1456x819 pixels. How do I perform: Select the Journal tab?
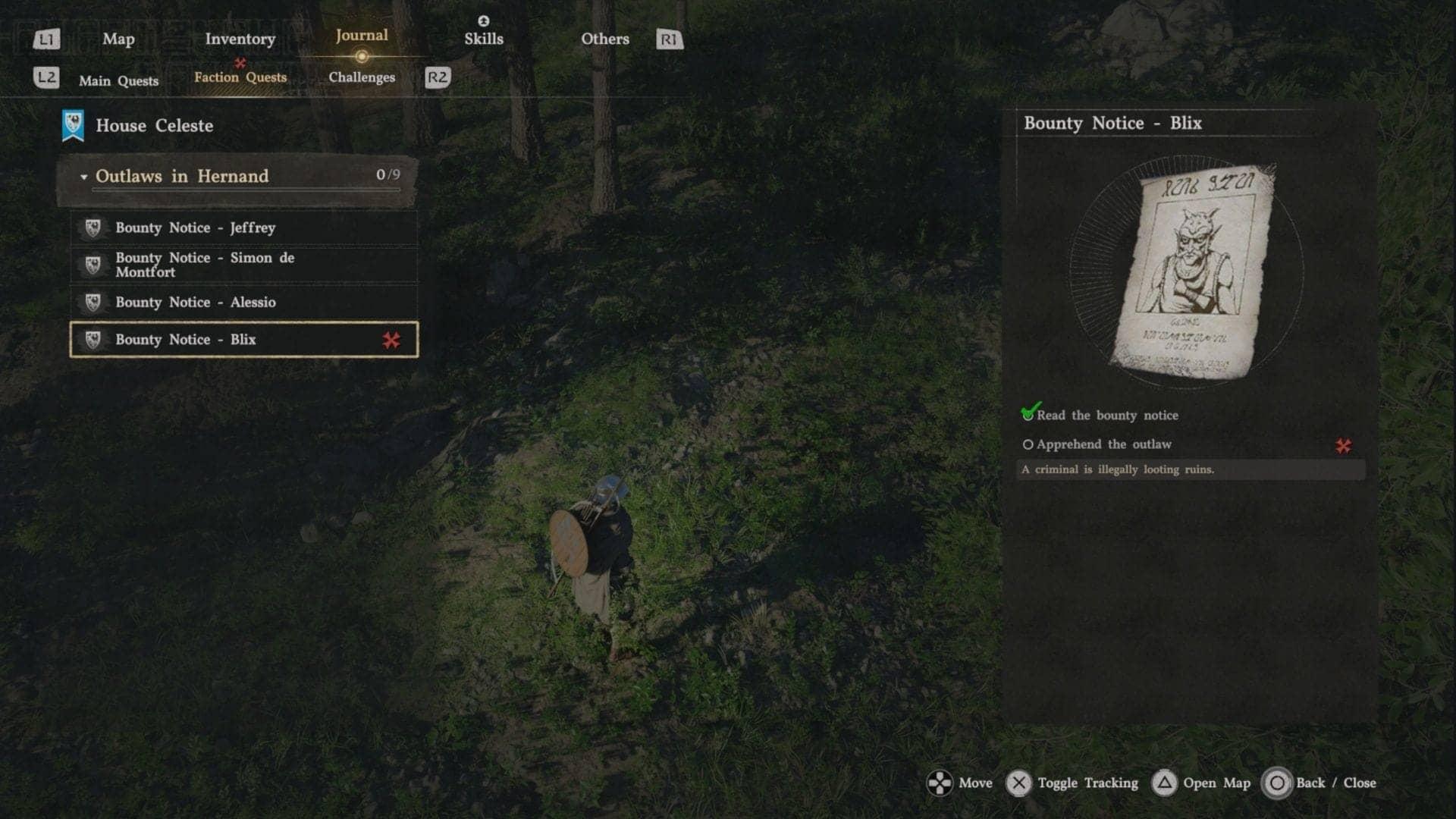click(x=362, y=36)
